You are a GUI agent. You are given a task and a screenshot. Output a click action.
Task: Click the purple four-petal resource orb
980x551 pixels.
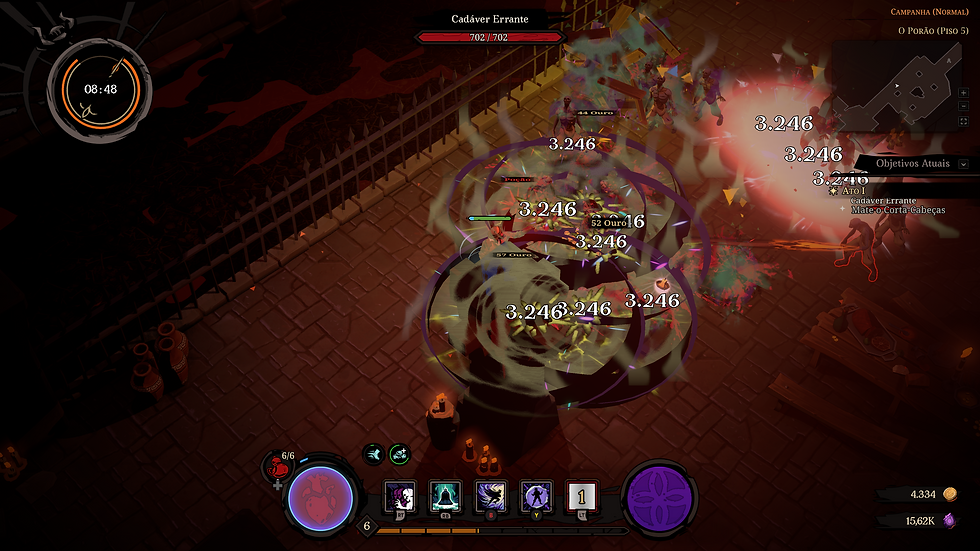pyautogui.click(x=660, y=498)
